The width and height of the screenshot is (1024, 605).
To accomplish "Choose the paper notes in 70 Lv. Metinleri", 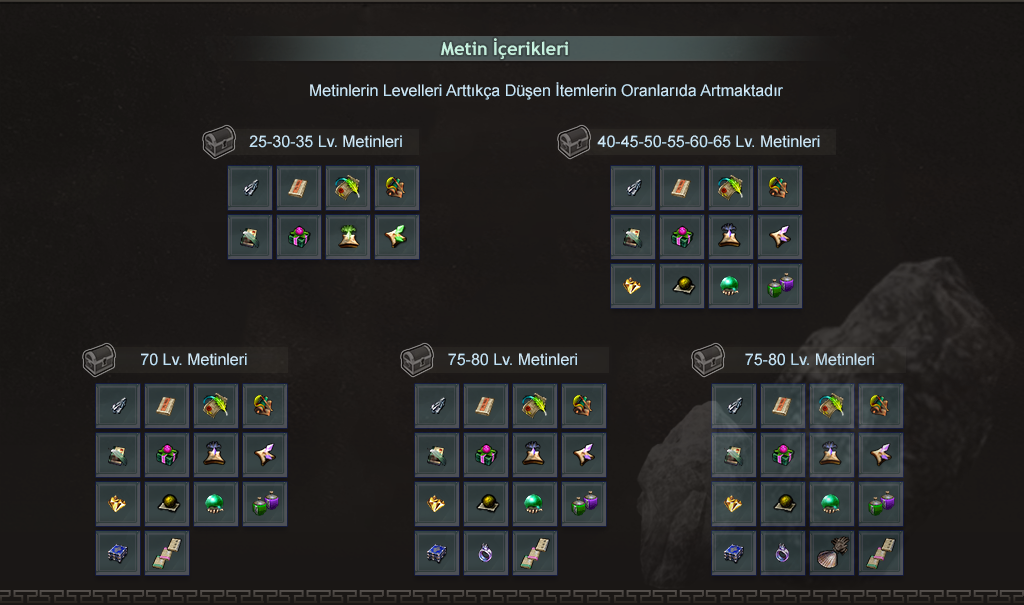I will 167,553.
